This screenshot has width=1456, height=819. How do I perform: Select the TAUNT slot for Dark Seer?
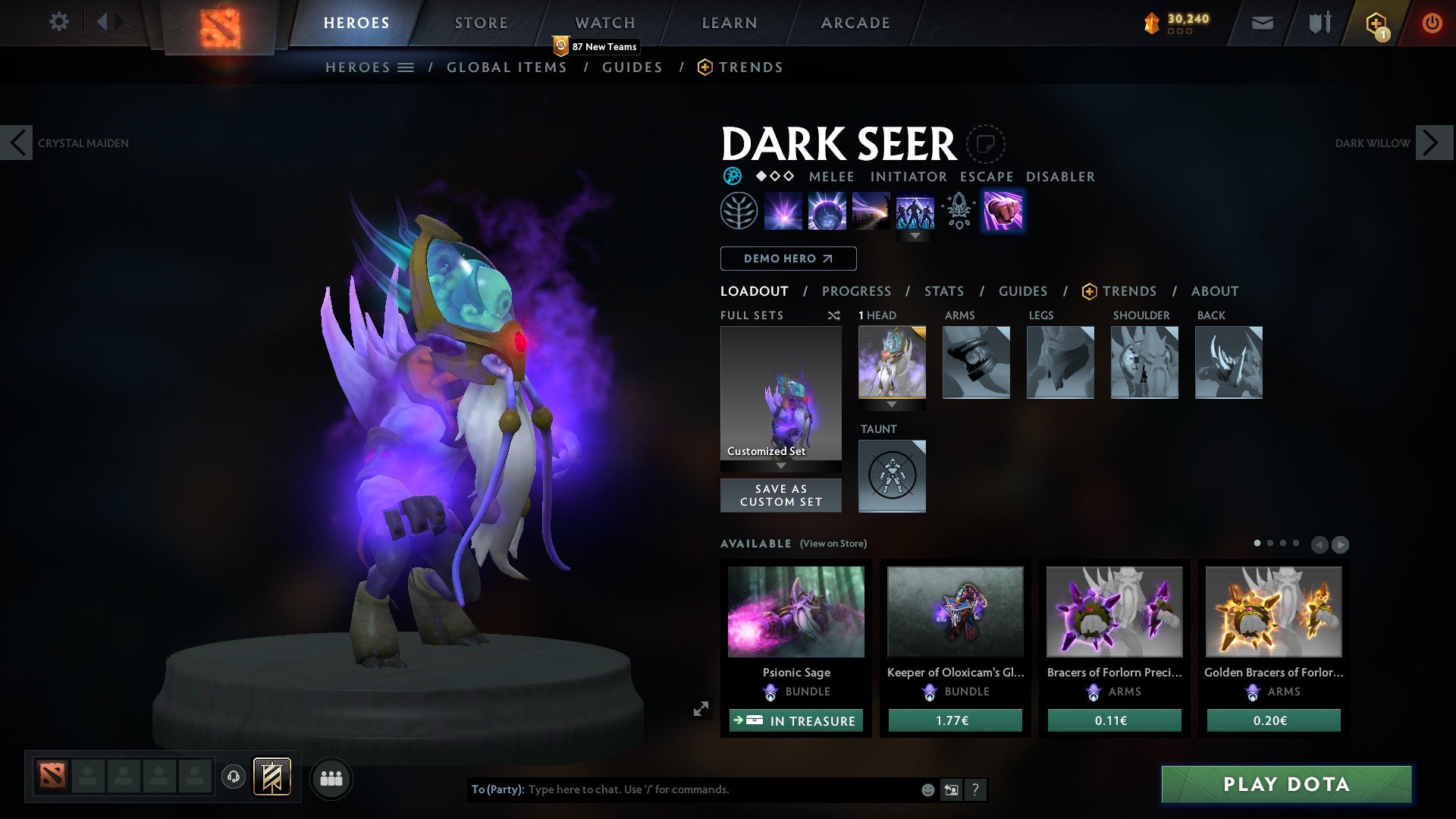click(x=892, y=475)
